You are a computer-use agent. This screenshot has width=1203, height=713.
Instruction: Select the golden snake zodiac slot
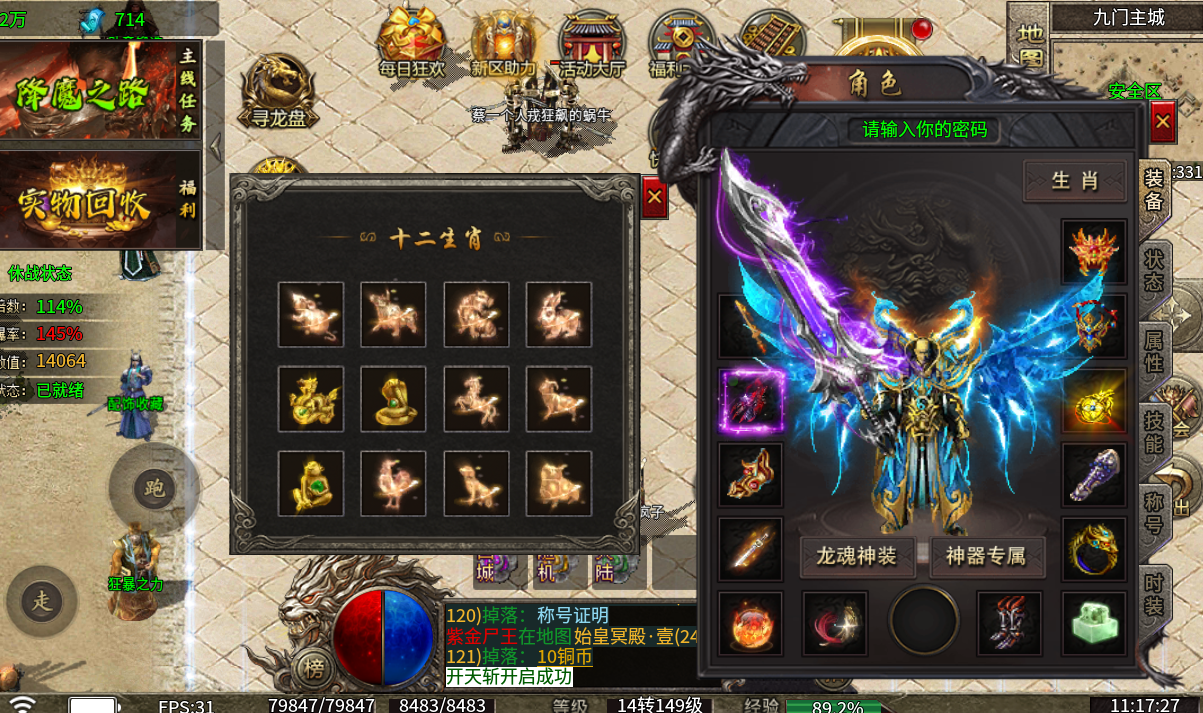click(x=393, y=399)
